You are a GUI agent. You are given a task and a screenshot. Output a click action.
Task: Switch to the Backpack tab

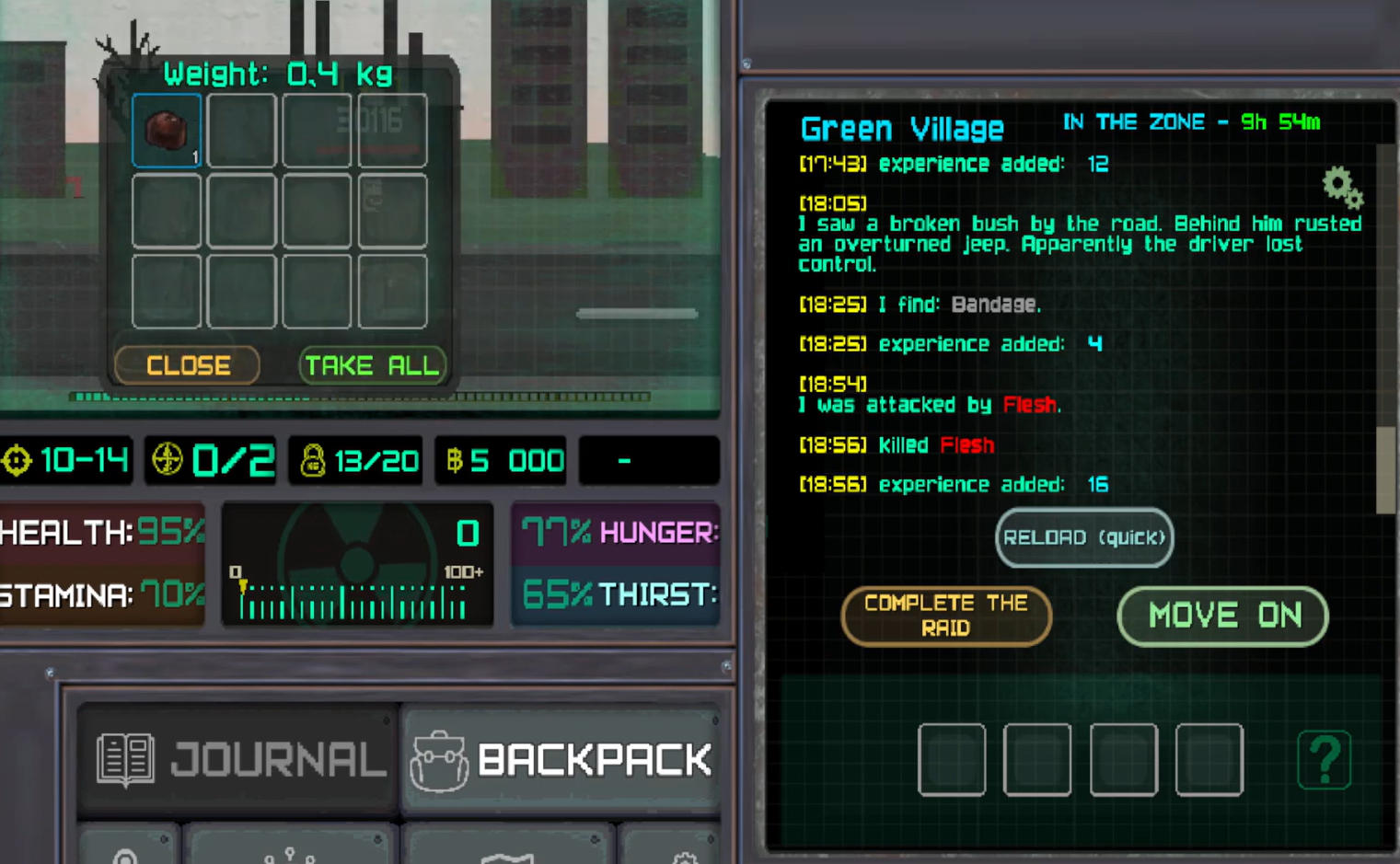pos(561,760)
